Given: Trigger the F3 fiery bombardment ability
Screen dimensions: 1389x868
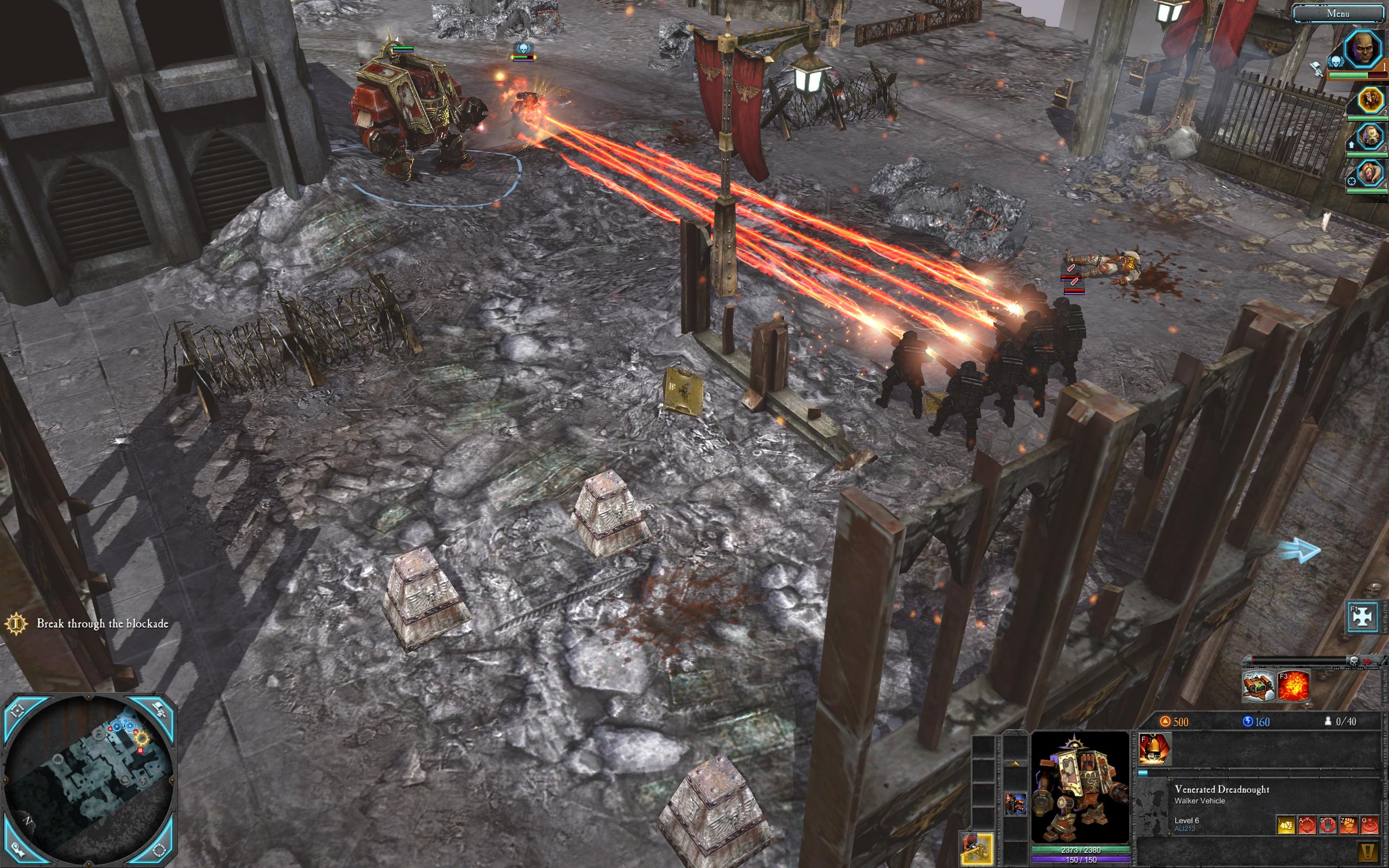Looking at the screenshot, I should 1292,686.
